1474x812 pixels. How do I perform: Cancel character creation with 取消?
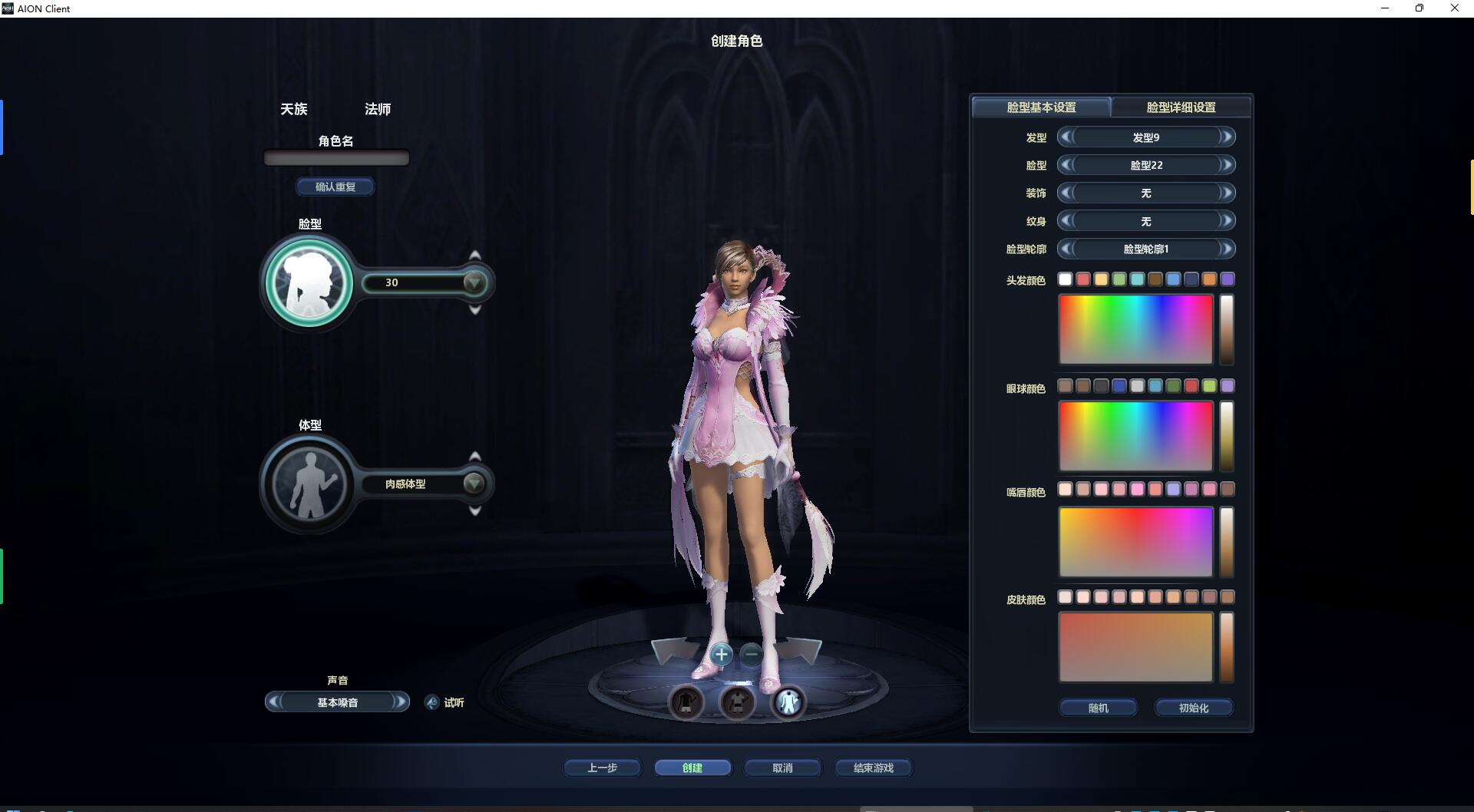coord(782,767)
